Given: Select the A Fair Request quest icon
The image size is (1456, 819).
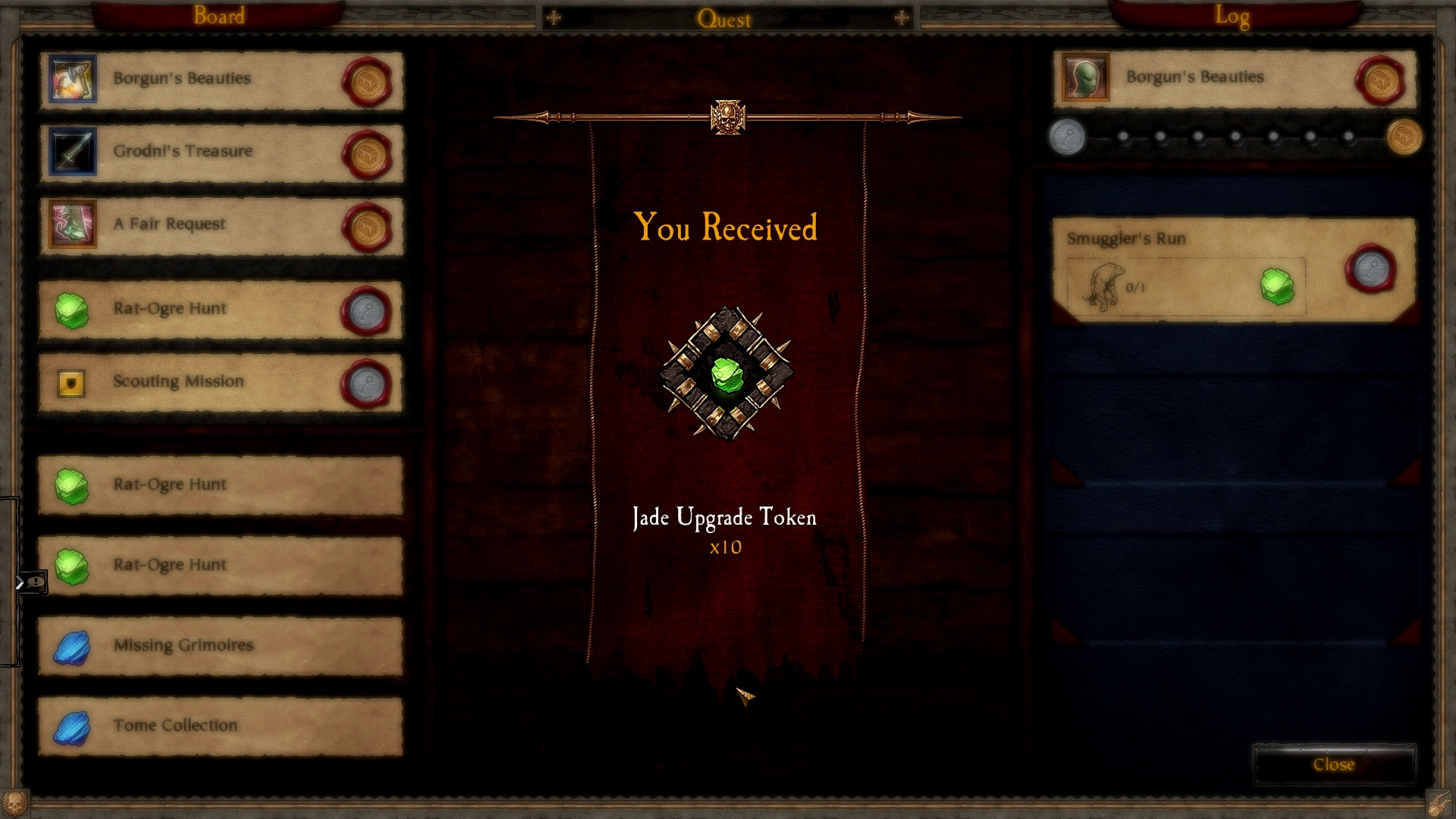Looking at the screenshot, I should [72, 224].
